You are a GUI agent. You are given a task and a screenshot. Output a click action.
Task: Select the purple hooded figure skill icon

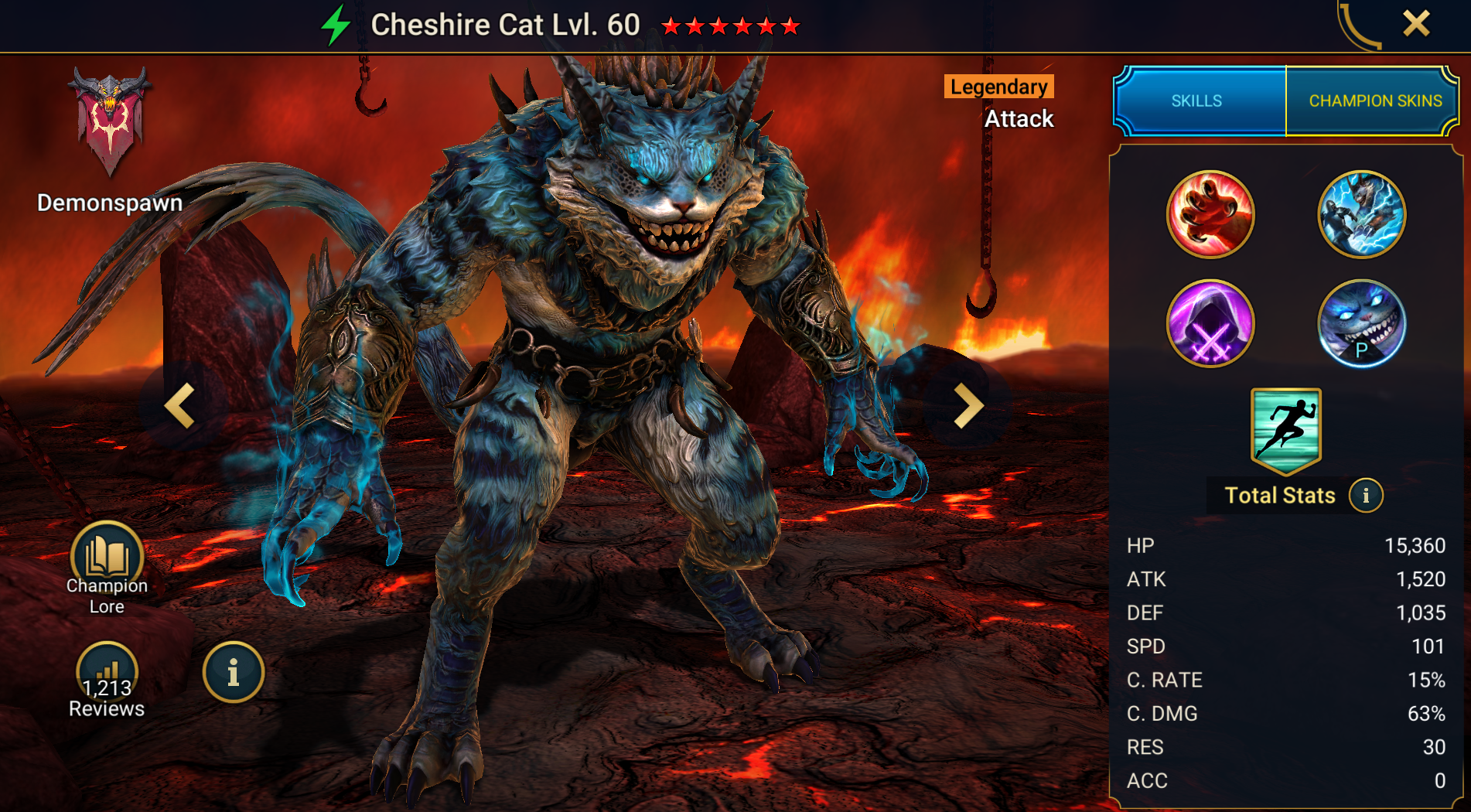(1210, 323)
